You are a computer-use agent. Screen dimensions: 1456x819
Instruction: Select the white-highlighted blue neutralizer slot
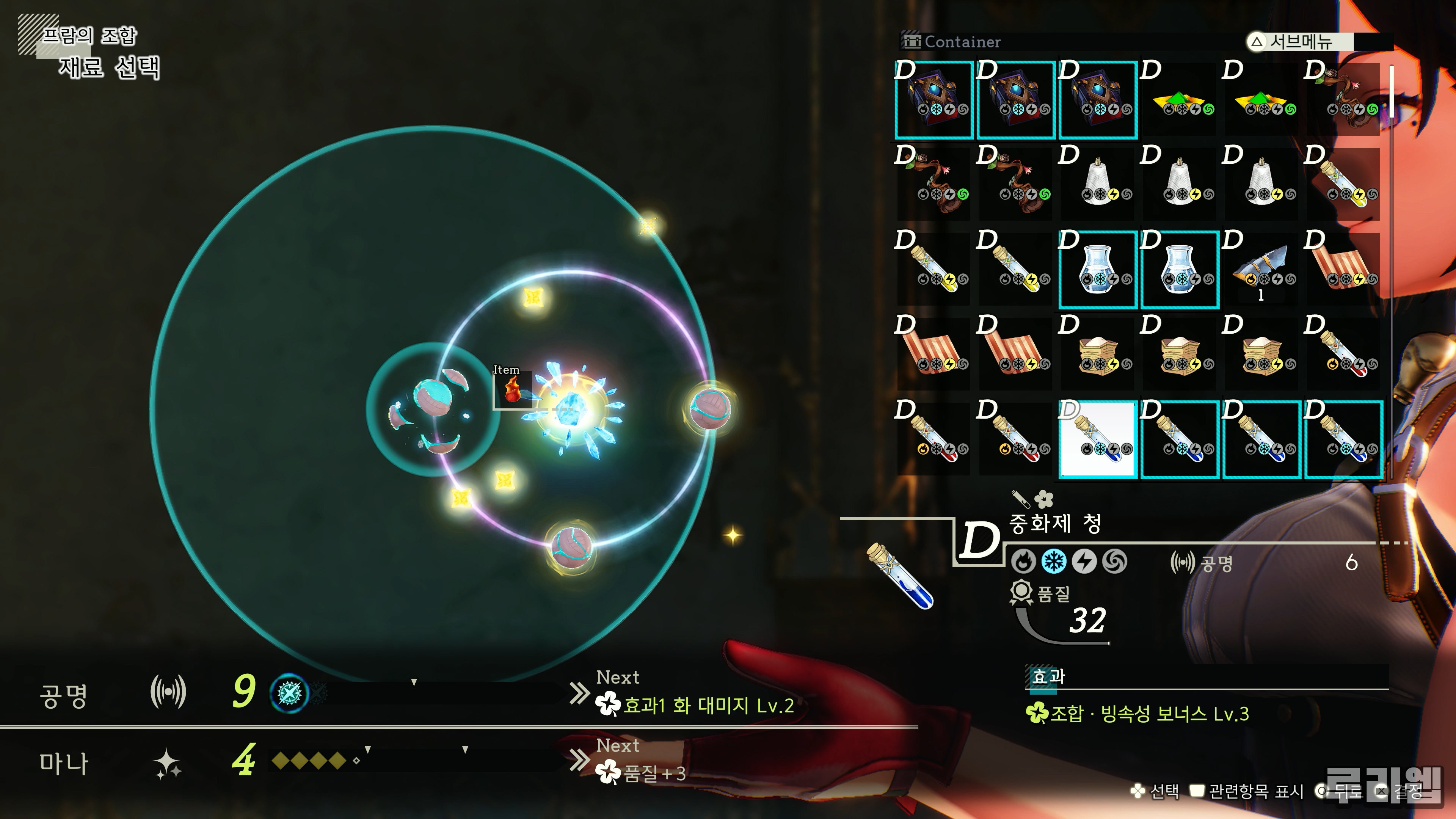pos(1097,439)
